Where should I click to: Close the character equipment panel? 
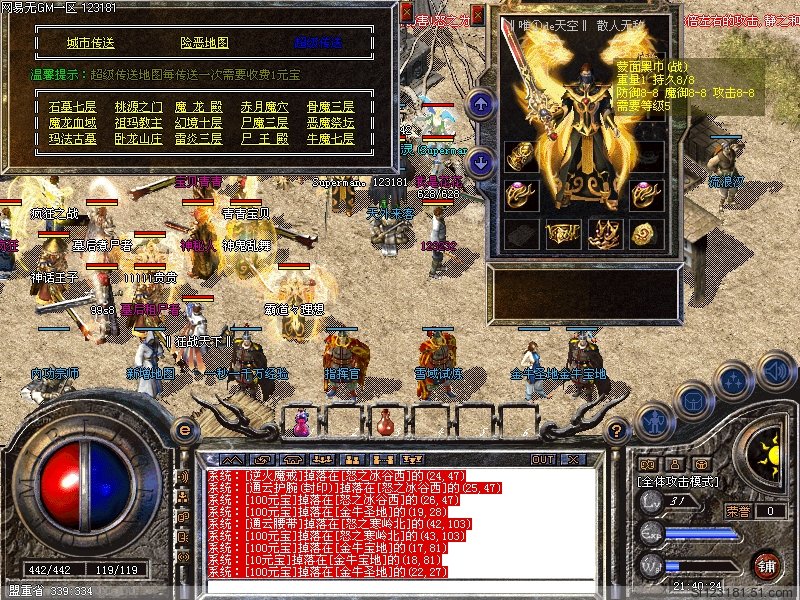coord(479,17)
